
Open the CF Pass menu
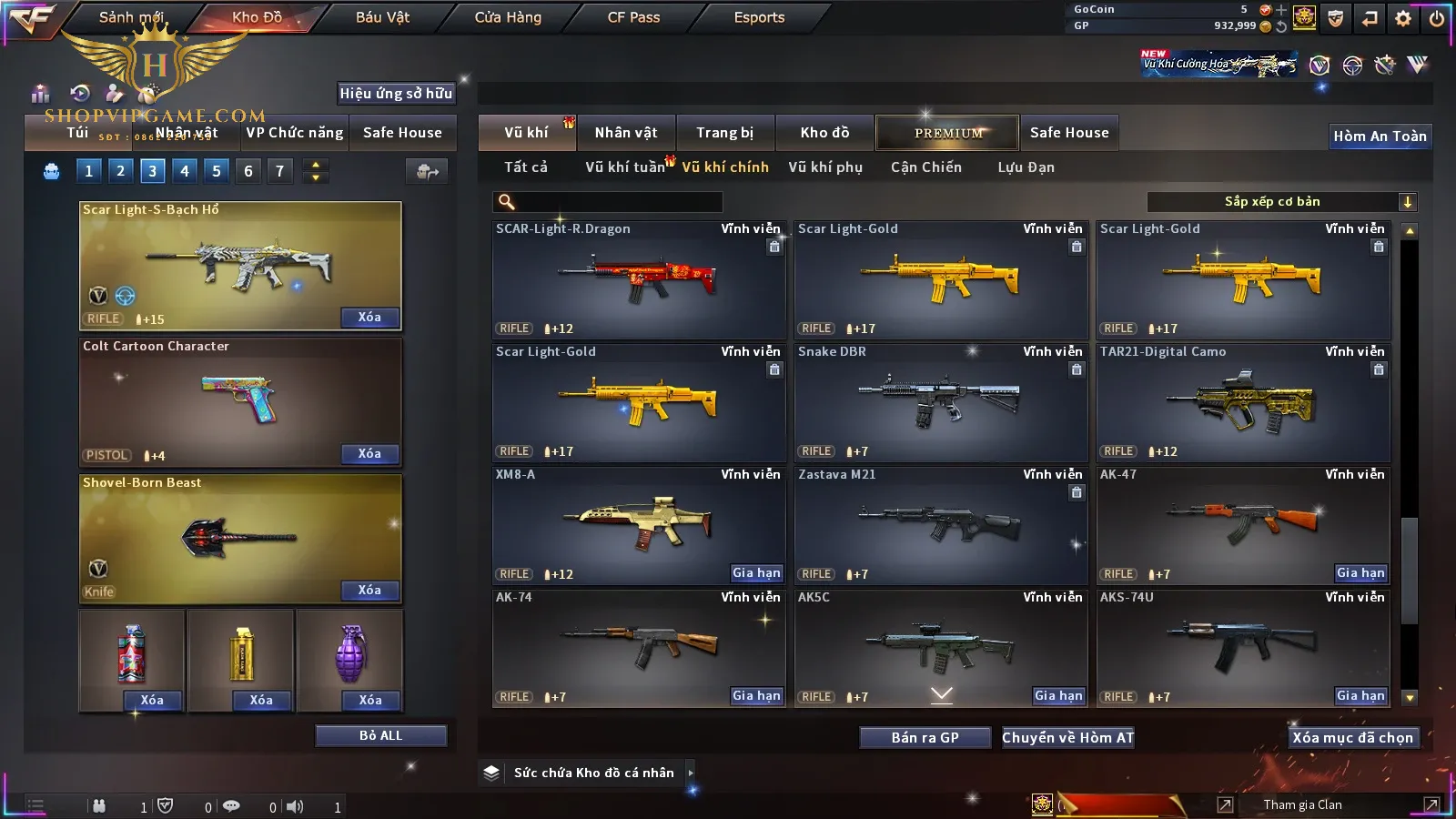coord(633,17)
